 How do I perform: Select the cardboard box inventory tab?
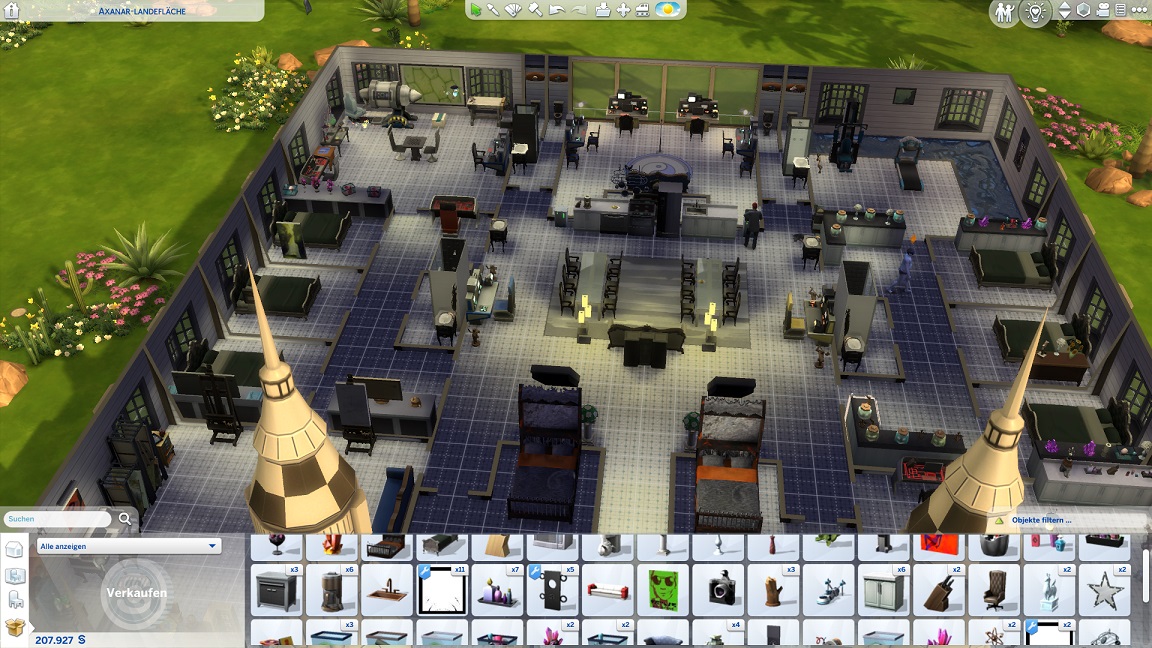(14, 627)
